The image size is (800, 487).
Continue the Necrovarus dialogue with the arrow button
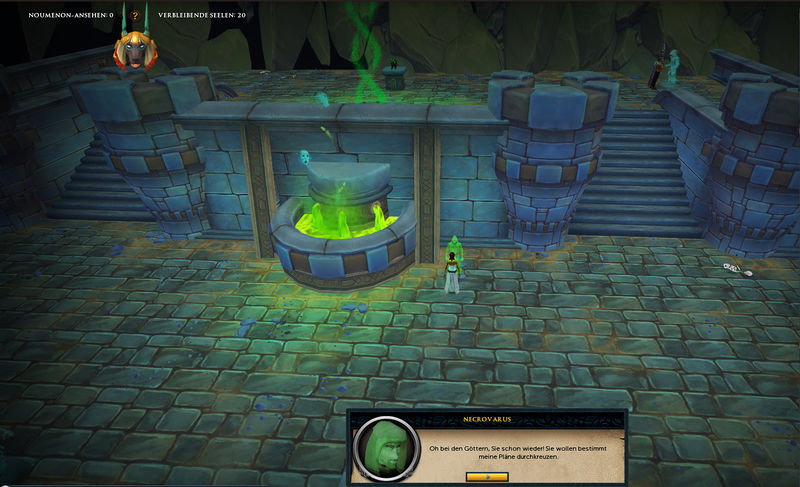[488, 477]
